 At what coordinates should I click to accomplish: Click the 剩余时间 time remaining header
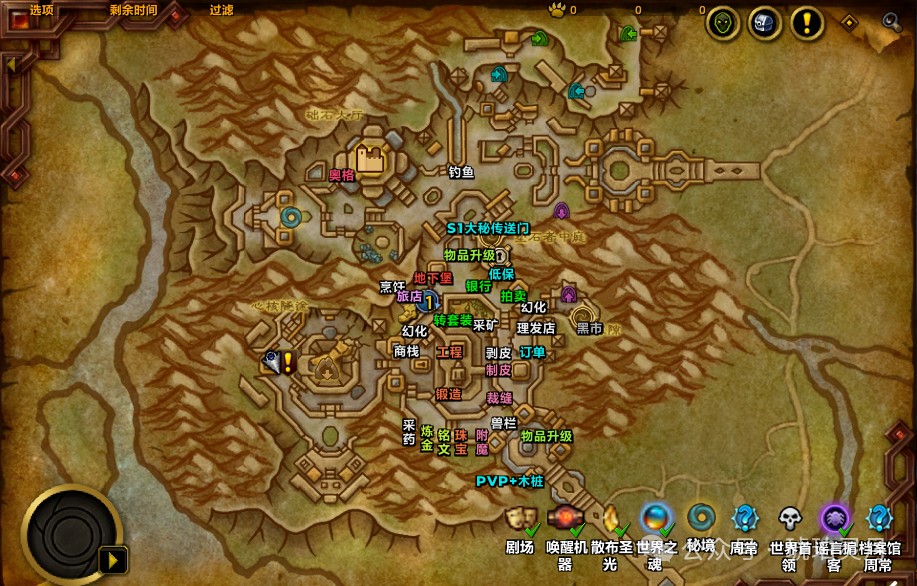(132, 10)
